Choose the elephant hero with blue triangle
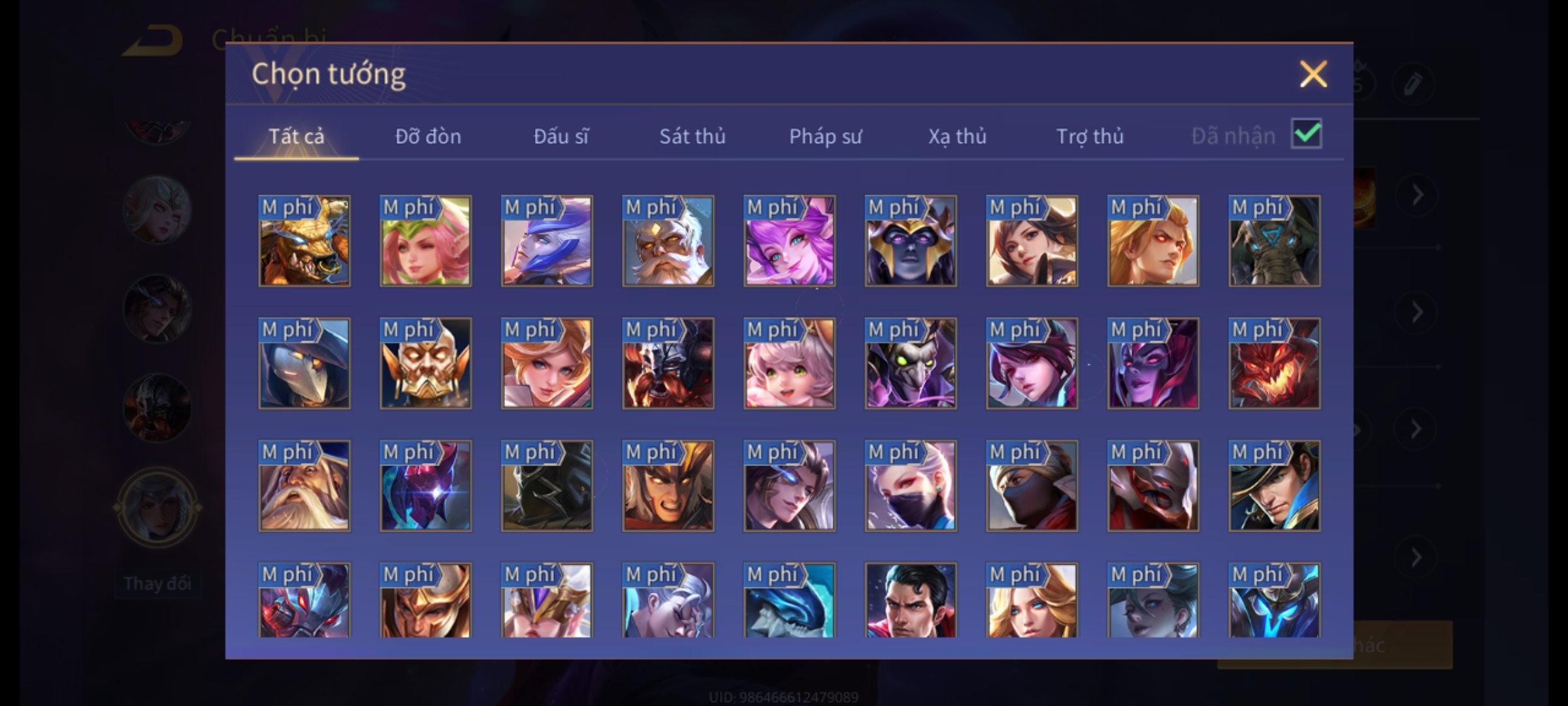1568x706 pixels. click(1274, 241)
